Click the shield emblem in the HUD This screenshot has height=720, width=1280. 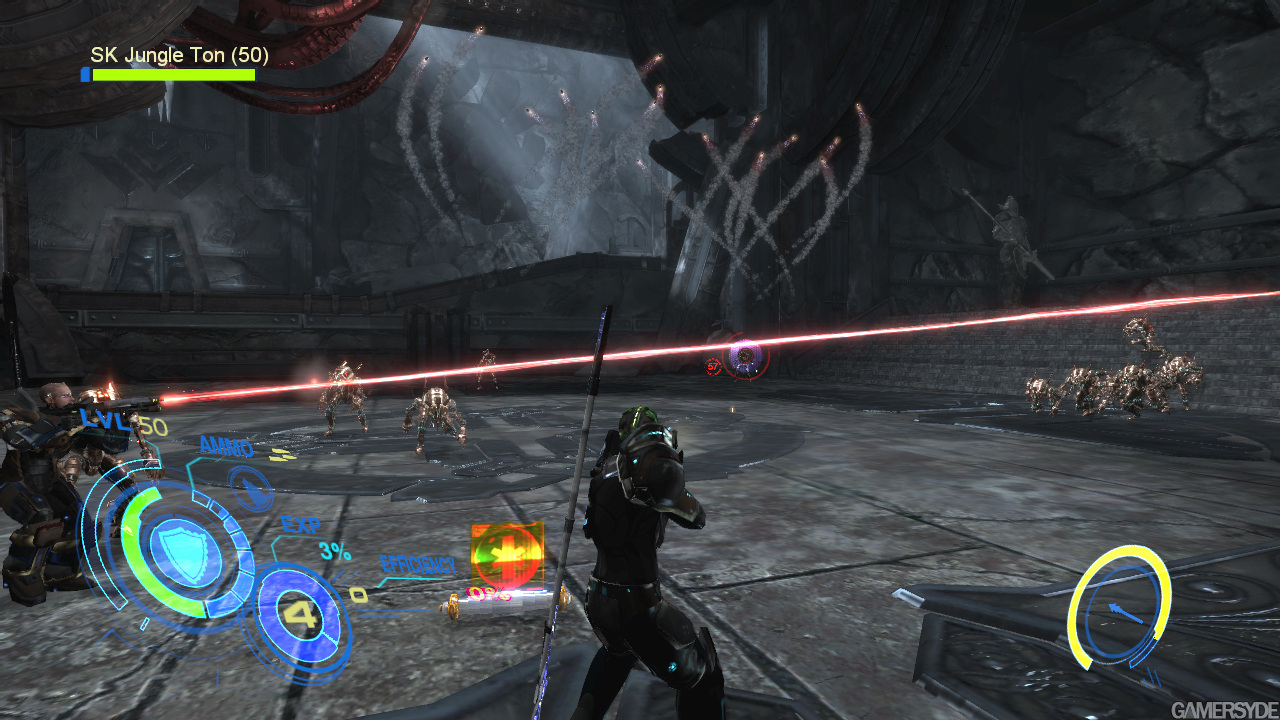pyautogui.click(x=178, y=546)
